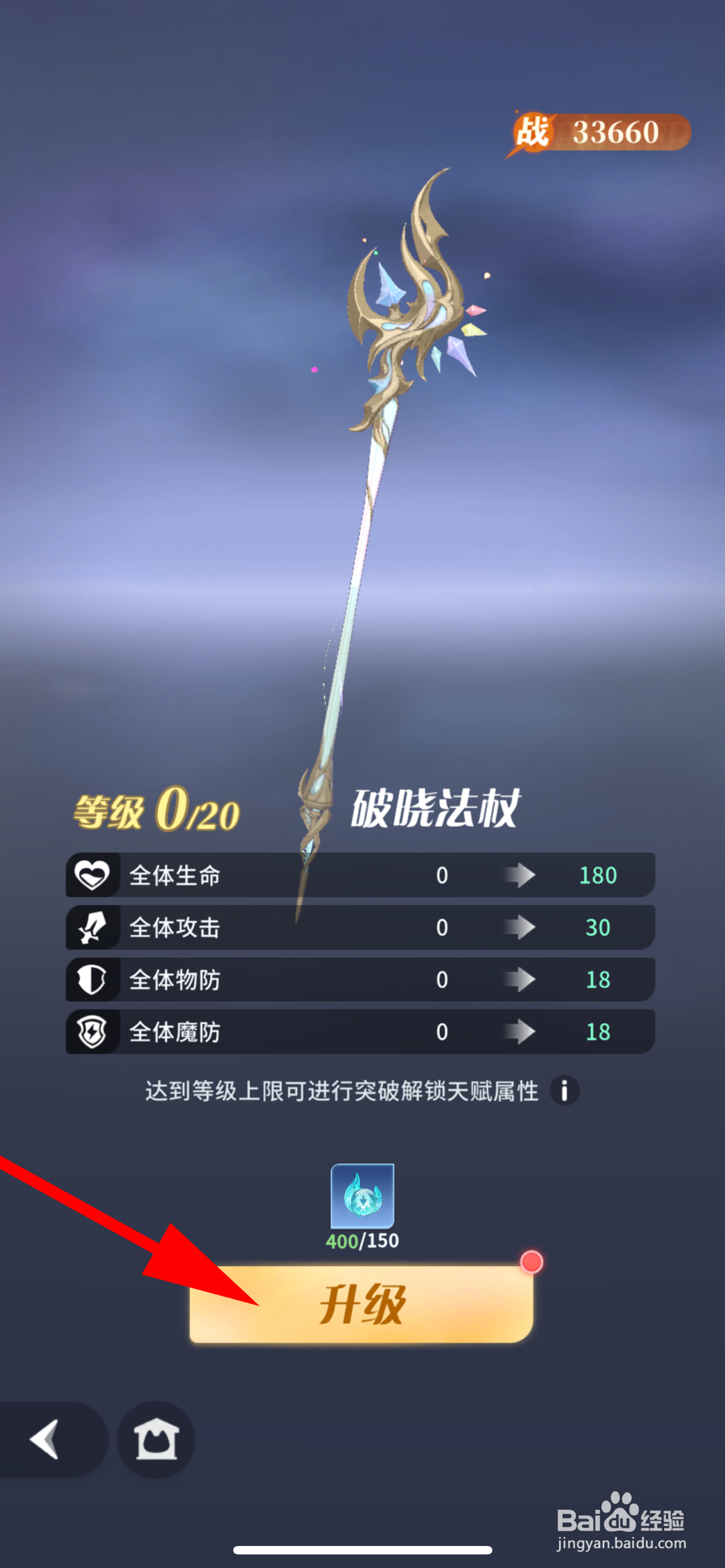Click the physical defense shield icon for 全体物防

pyautogui.click(x=93, y=979)
